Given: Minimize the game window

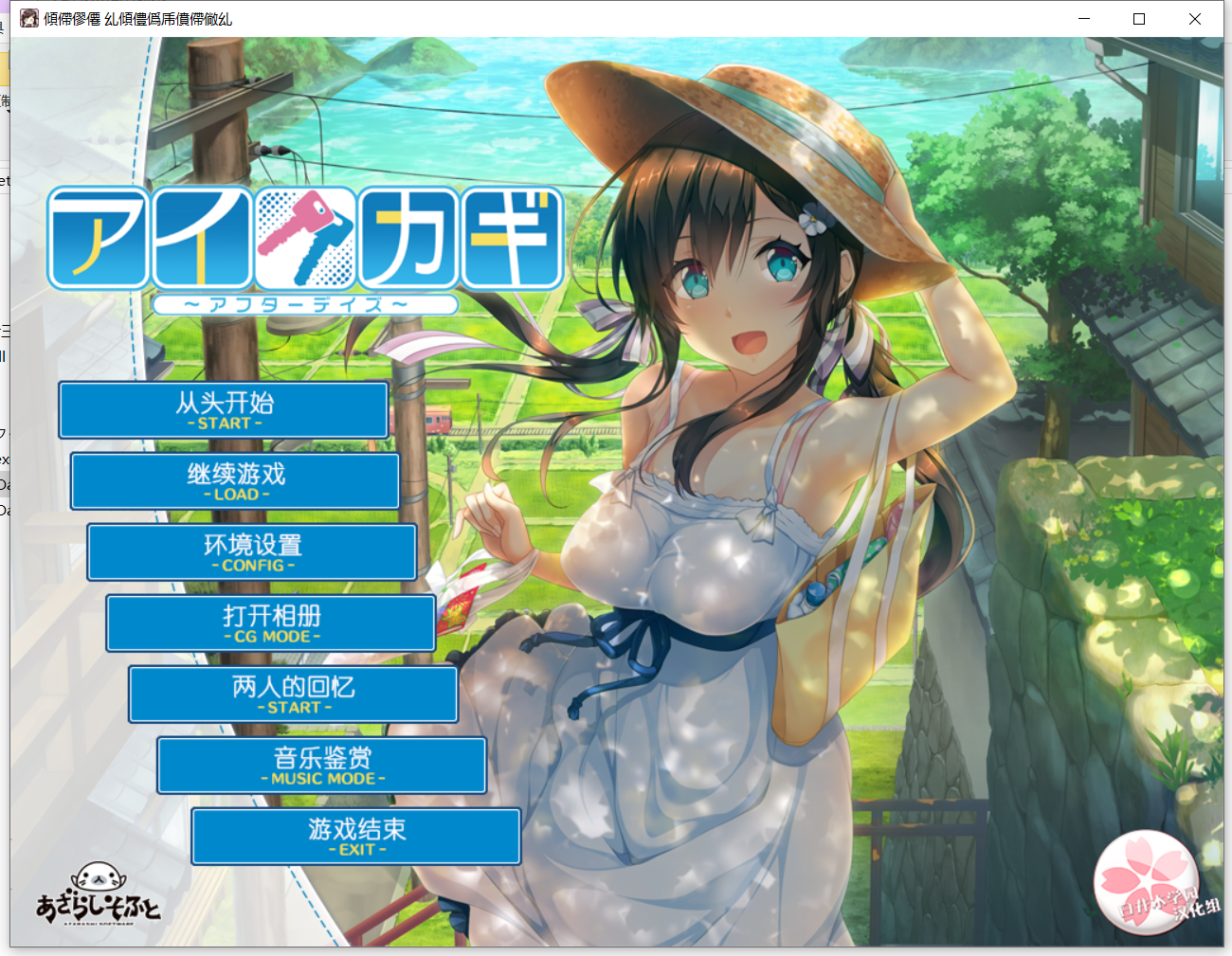Looking at the screenshot, I should click(1083, 18).
